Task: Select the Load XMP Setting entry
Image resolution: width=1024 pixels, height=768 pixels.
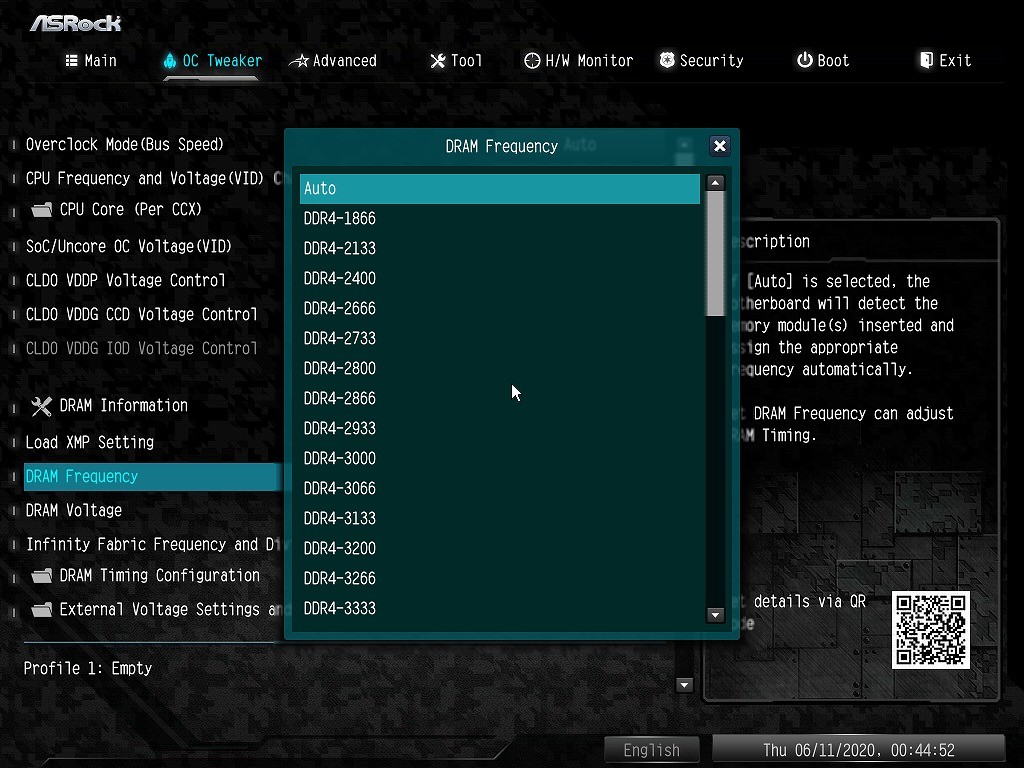Action: coord(90,442)
